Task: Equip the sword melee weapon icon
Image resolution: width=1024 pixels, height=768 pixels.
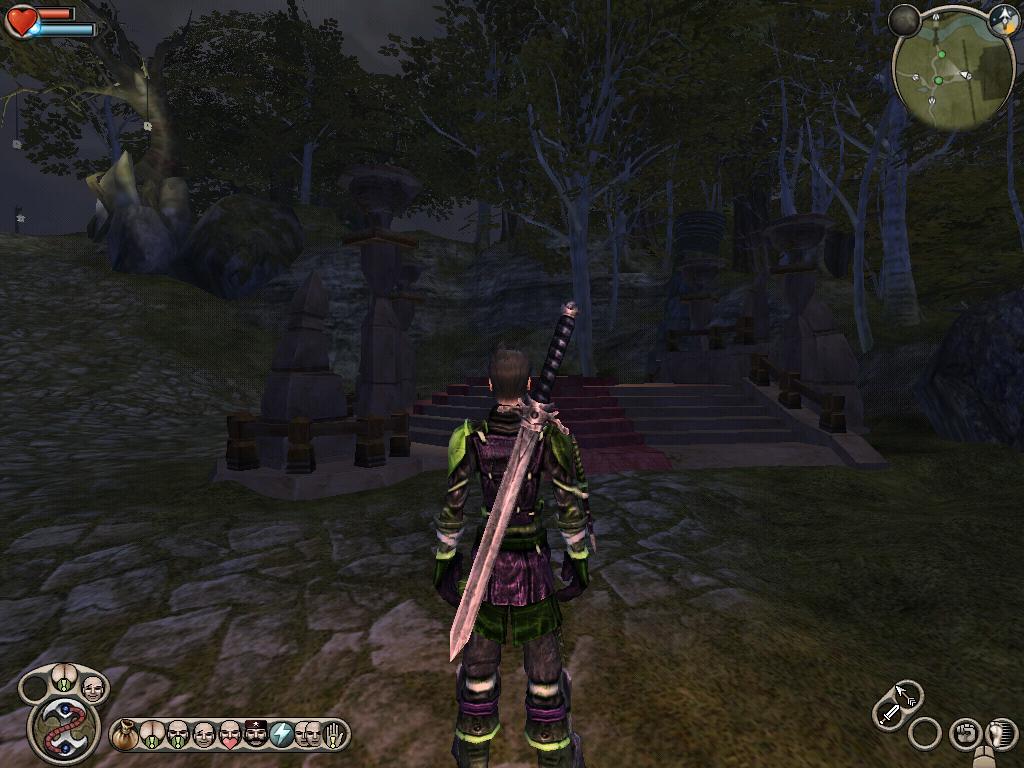Action: (889, 714)
